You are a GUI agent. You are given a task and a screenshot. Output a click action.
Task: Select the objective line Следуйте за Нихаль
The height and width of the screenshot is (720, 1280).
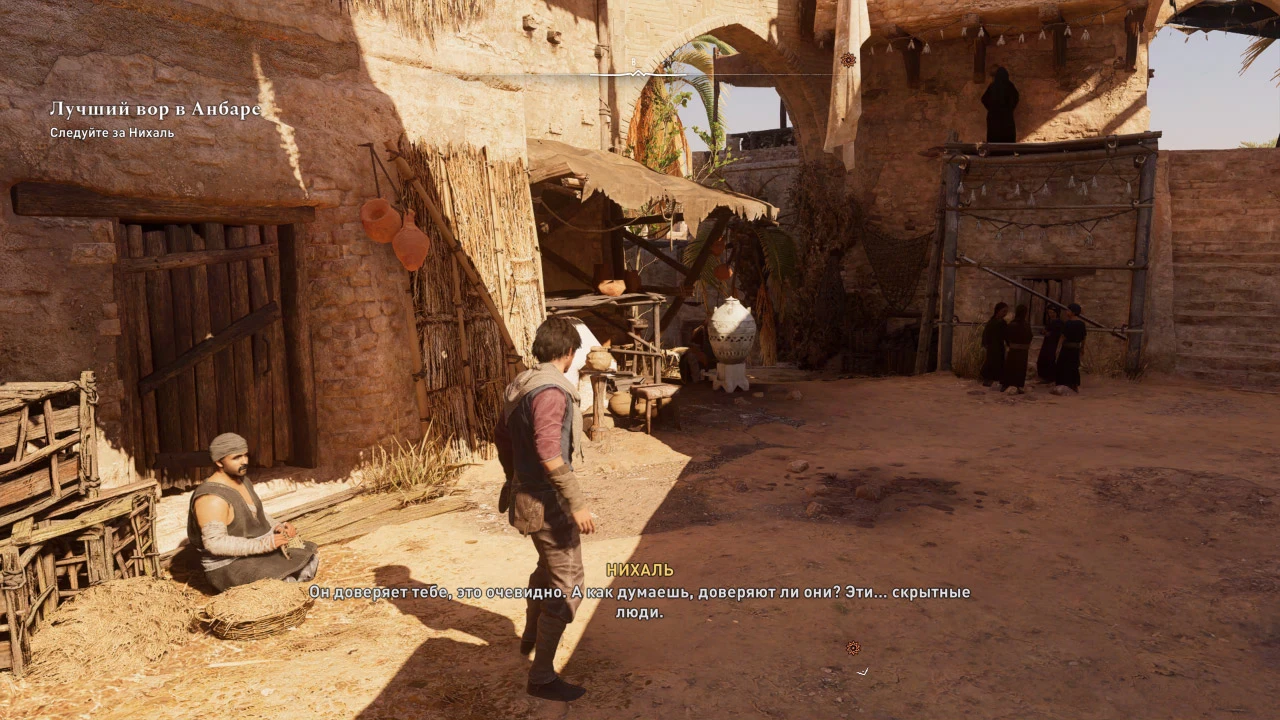tap(112, 133)
